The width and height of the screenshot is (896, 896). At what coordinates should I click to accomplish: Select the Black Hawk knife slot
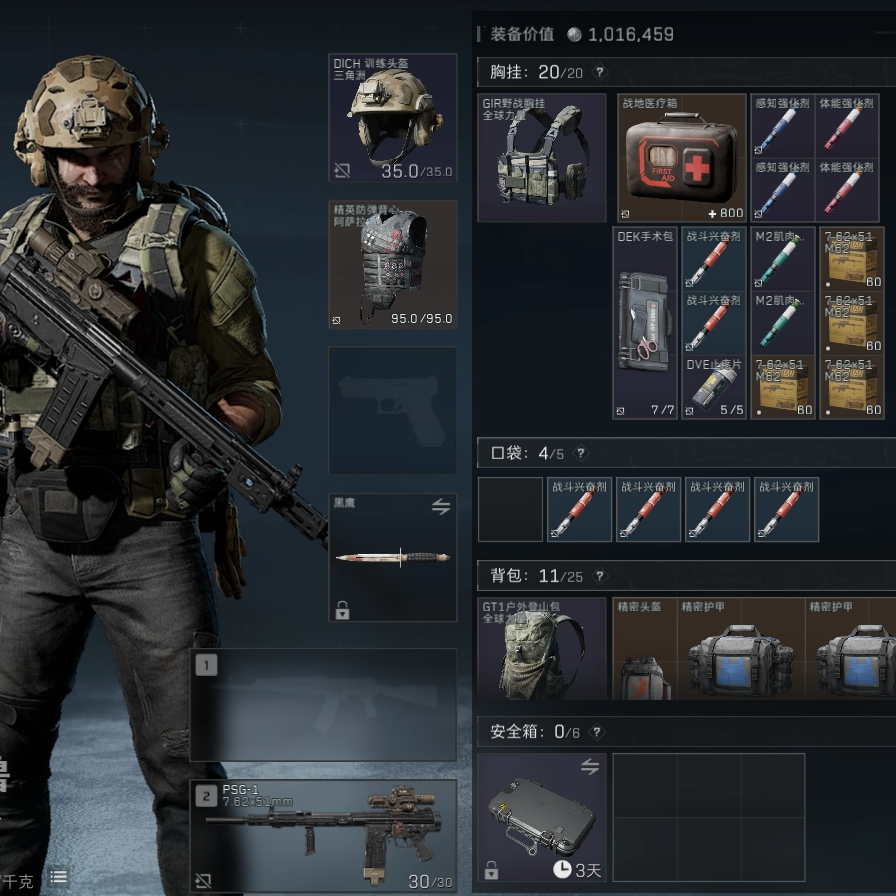(x=393, y=557)
